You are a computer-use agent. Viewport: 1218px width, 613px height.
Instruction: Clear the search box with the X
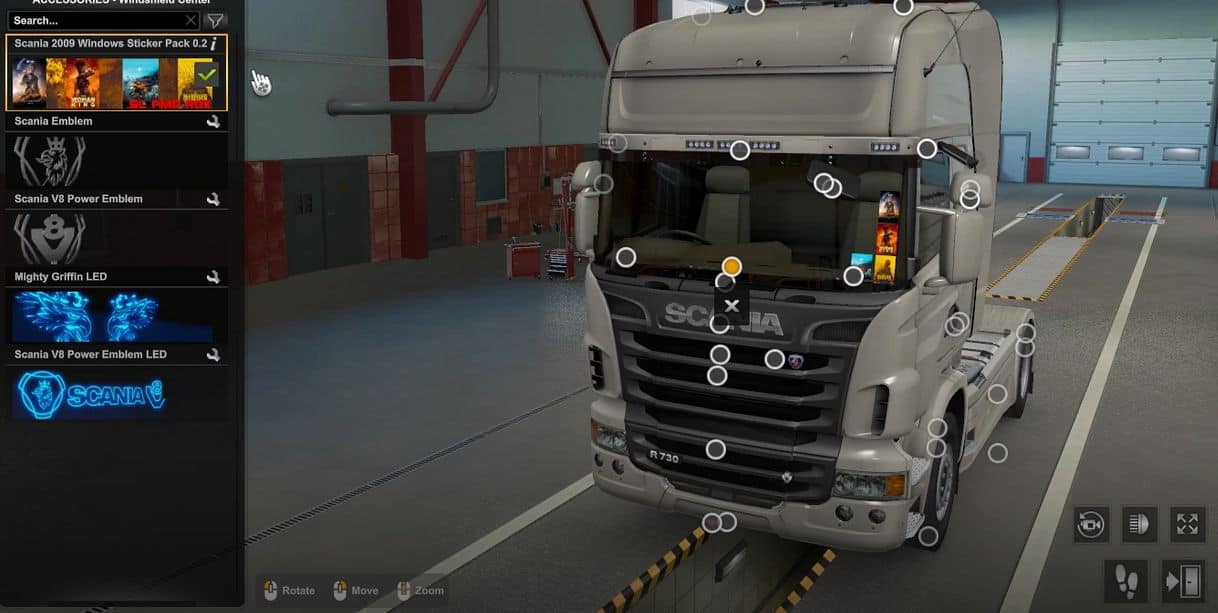coord(191,20)
